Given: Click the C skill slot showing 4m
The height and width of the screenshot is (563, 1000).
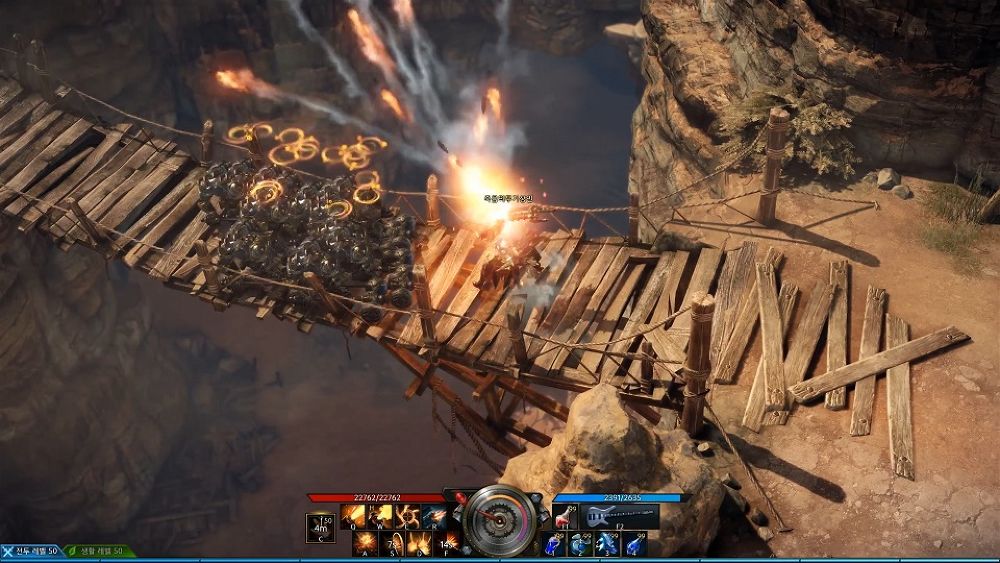Looking at the screenshot, I should click(321, 528).
